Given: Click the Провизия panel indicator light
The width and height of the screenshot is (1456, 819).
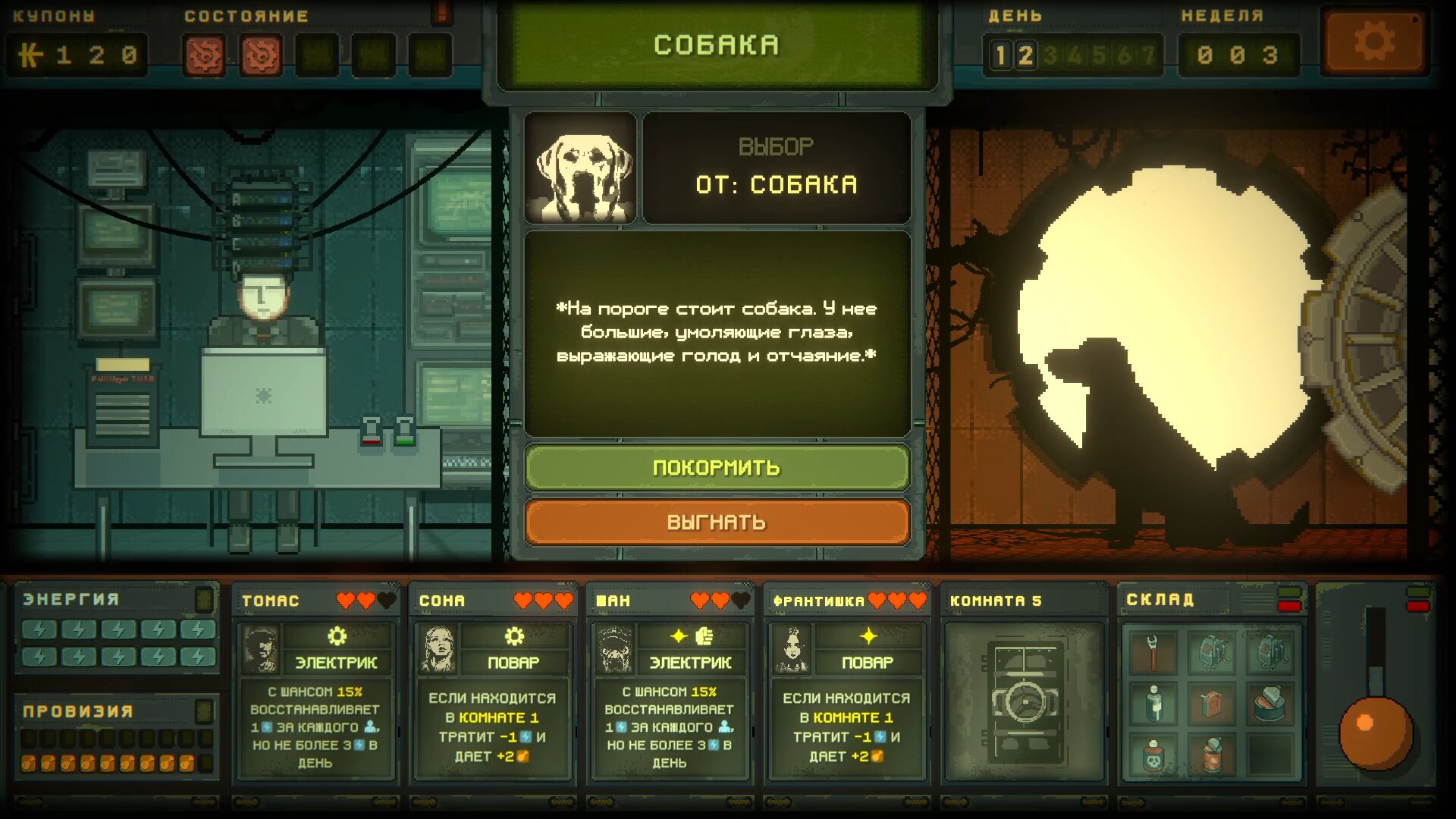Looking at the screenshot, I should tap(204, 711).
